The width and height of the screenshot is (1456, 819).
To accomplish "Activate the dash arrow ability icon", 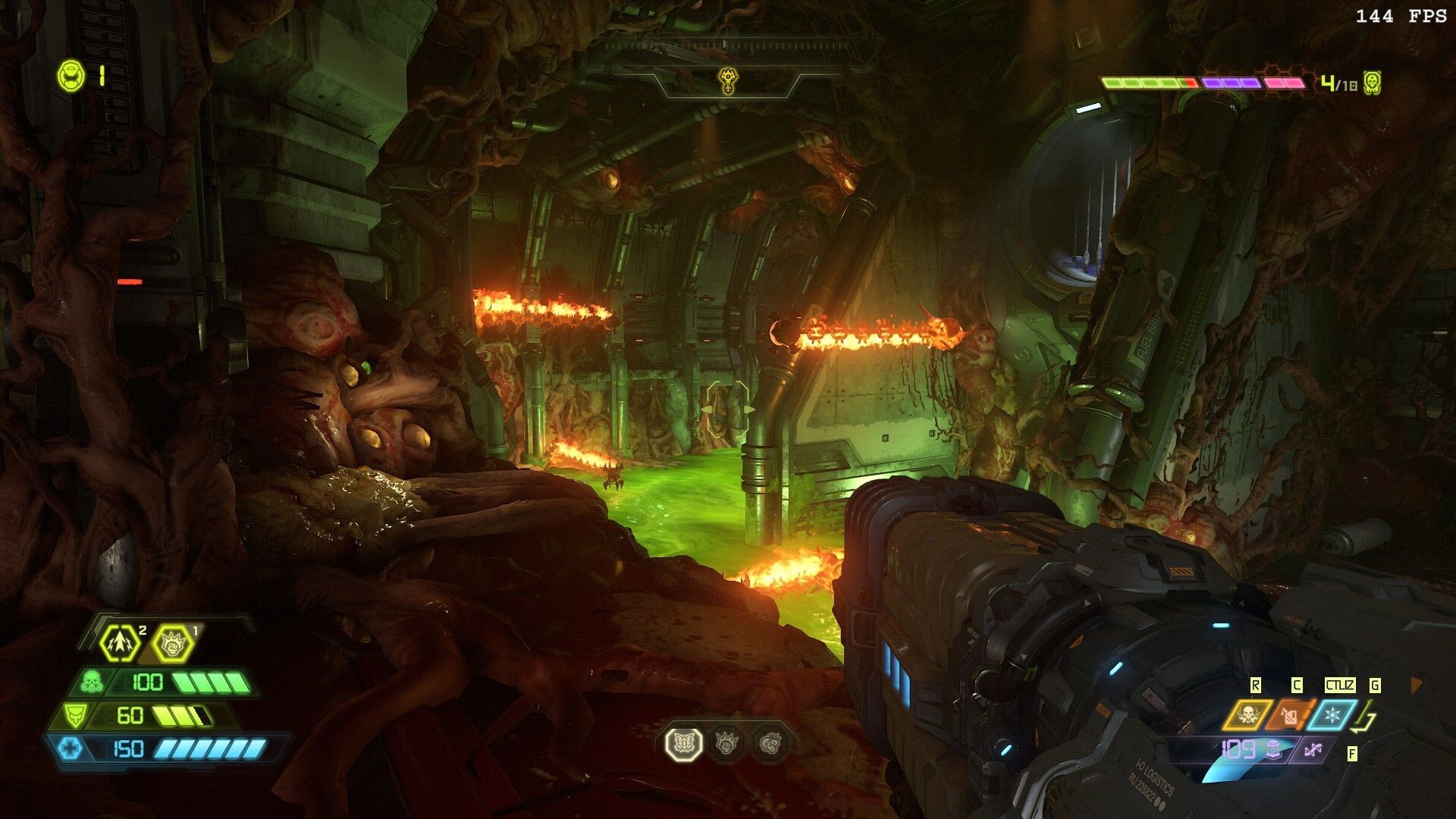I will pos(121,643).
